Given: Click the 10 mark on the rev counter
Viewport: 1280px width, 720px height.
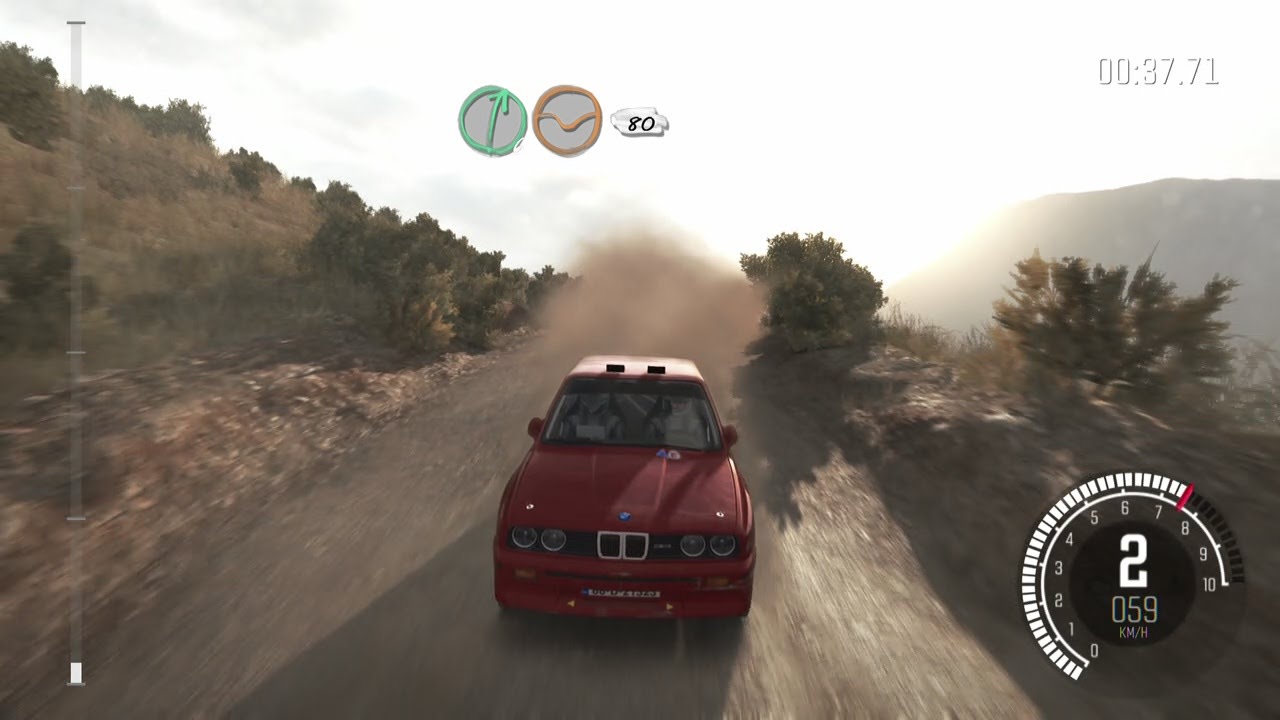Looking at the screenshot, I should pyautogui.click(x=1209, y=585).
